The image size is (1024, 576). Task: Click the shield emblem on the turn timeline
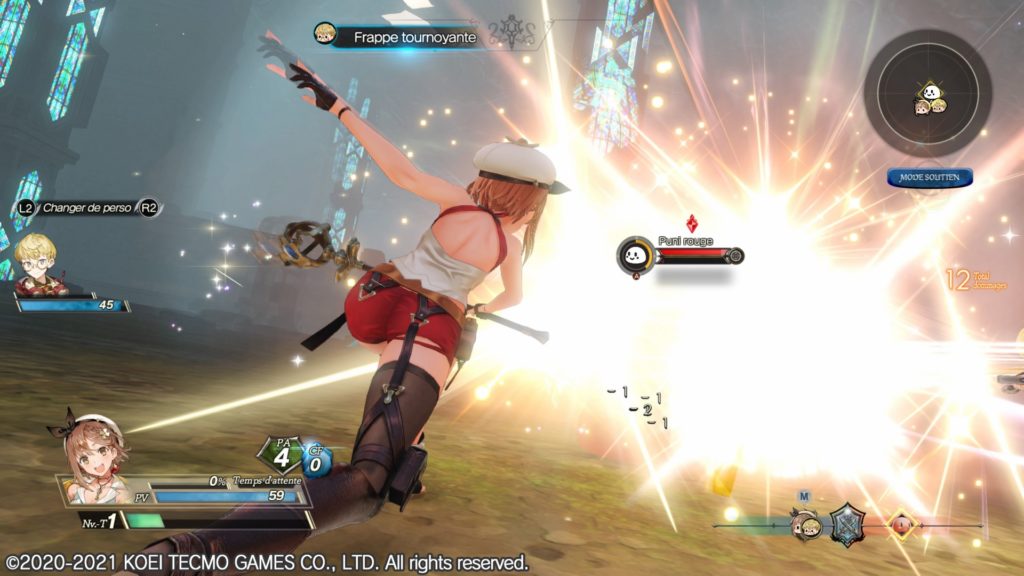847,523
